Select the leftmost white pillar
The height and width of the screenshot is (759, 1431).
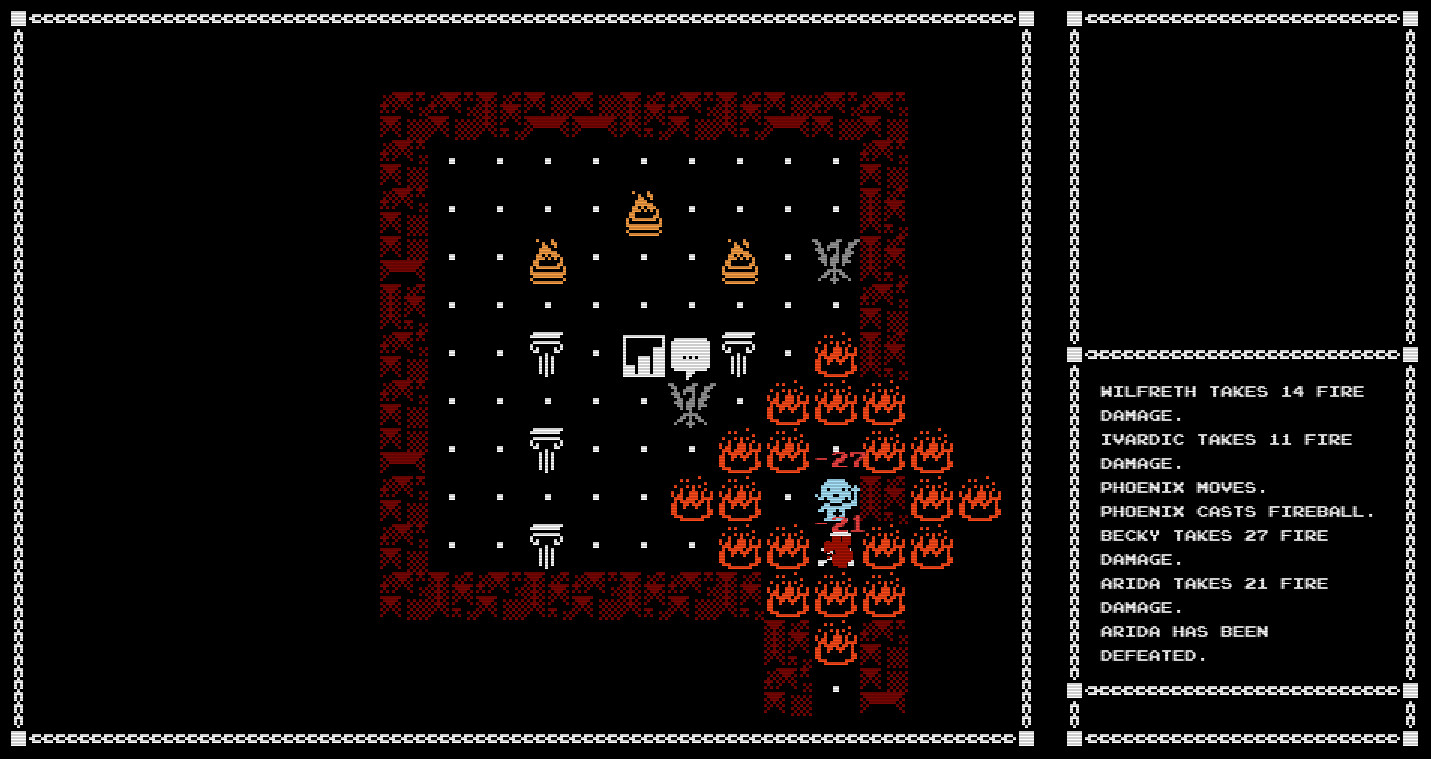(548, 352)
